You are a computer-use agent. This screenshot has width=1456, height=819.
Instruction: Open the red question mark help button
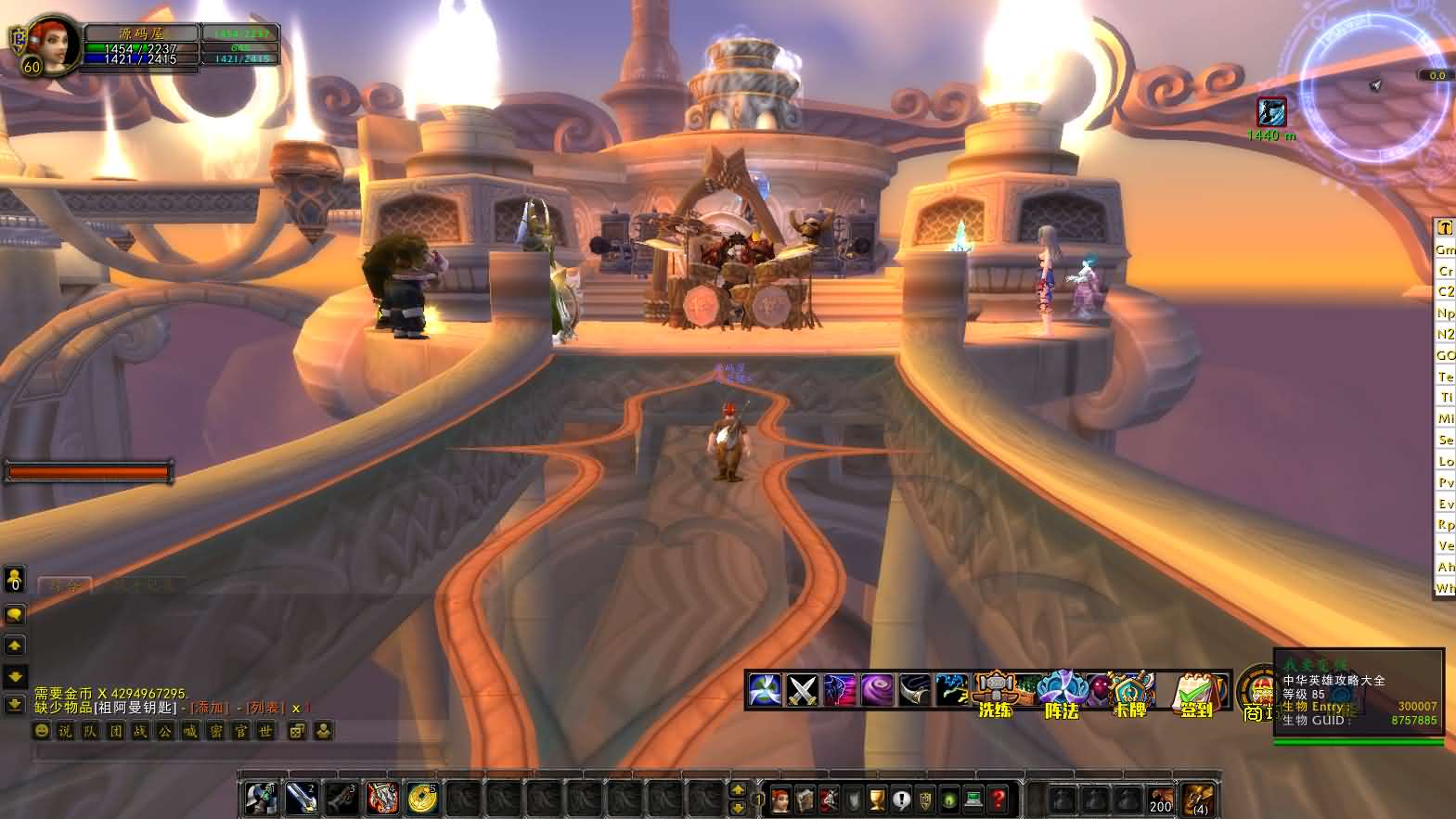(998, 799)
